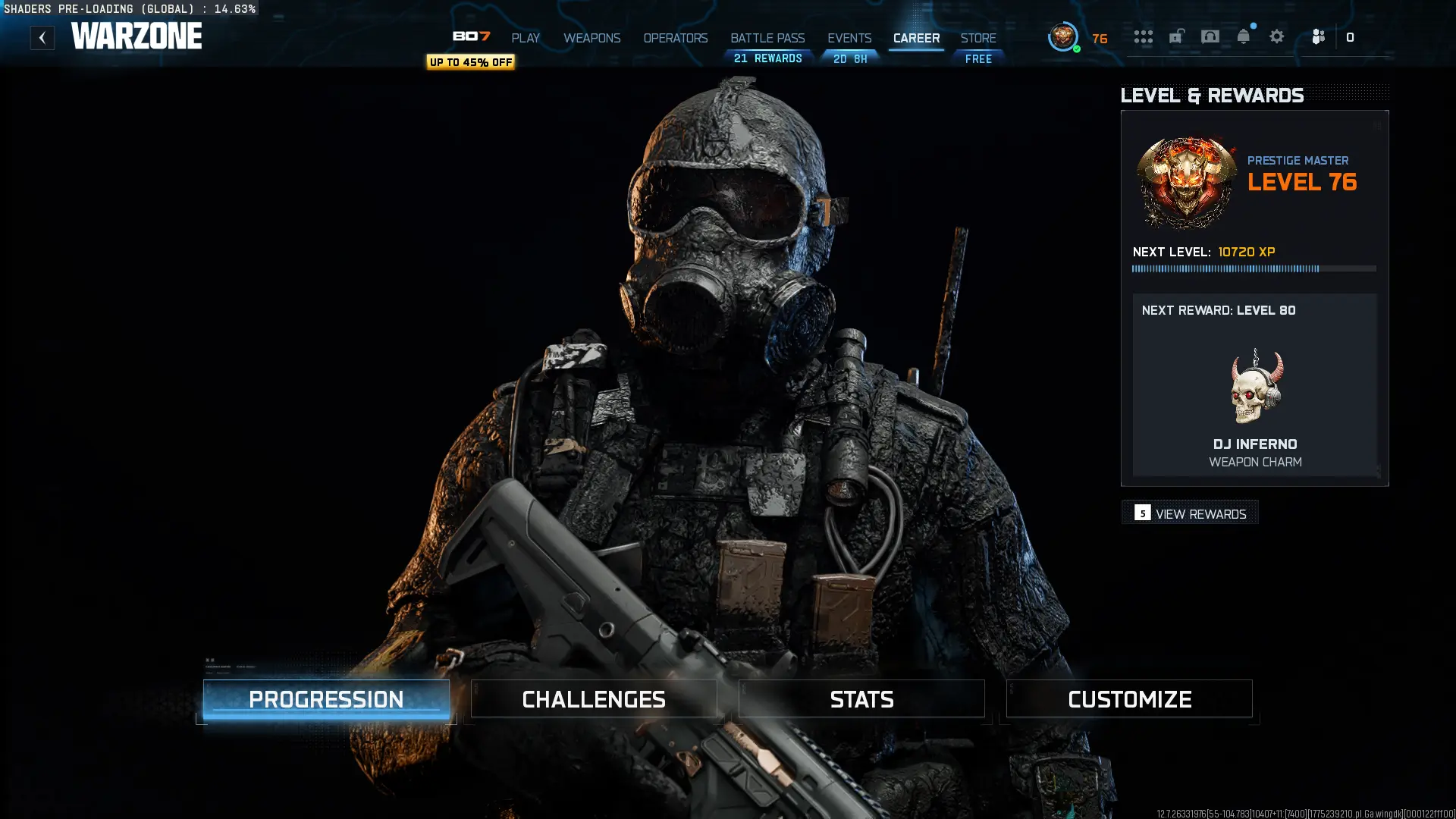Open the six-dot grid menu
This screenshot has height=819, width=1456.
(x=1144, y=36)
